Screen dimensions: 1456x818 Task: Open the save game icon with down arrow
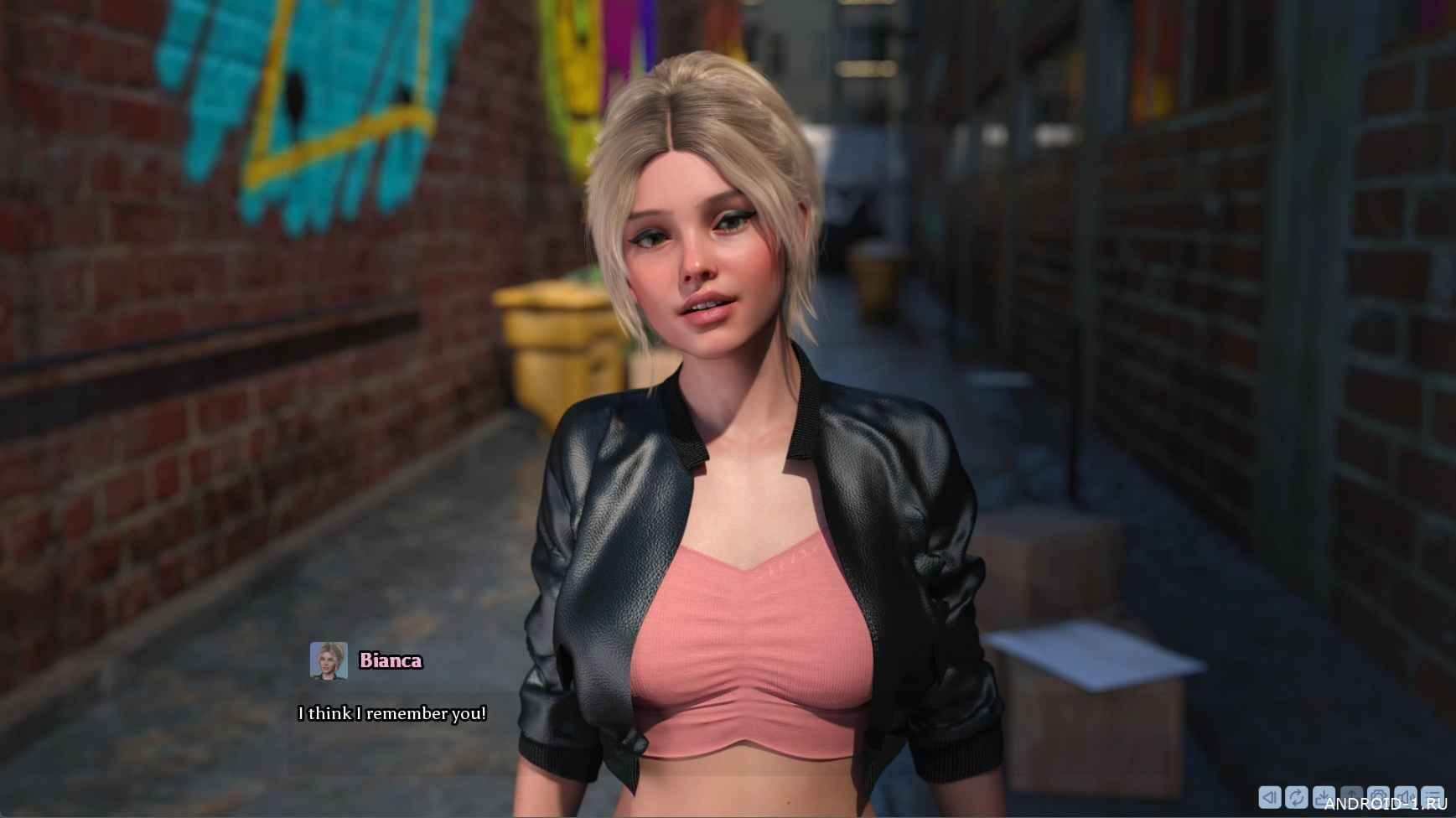coord(1324,796)
